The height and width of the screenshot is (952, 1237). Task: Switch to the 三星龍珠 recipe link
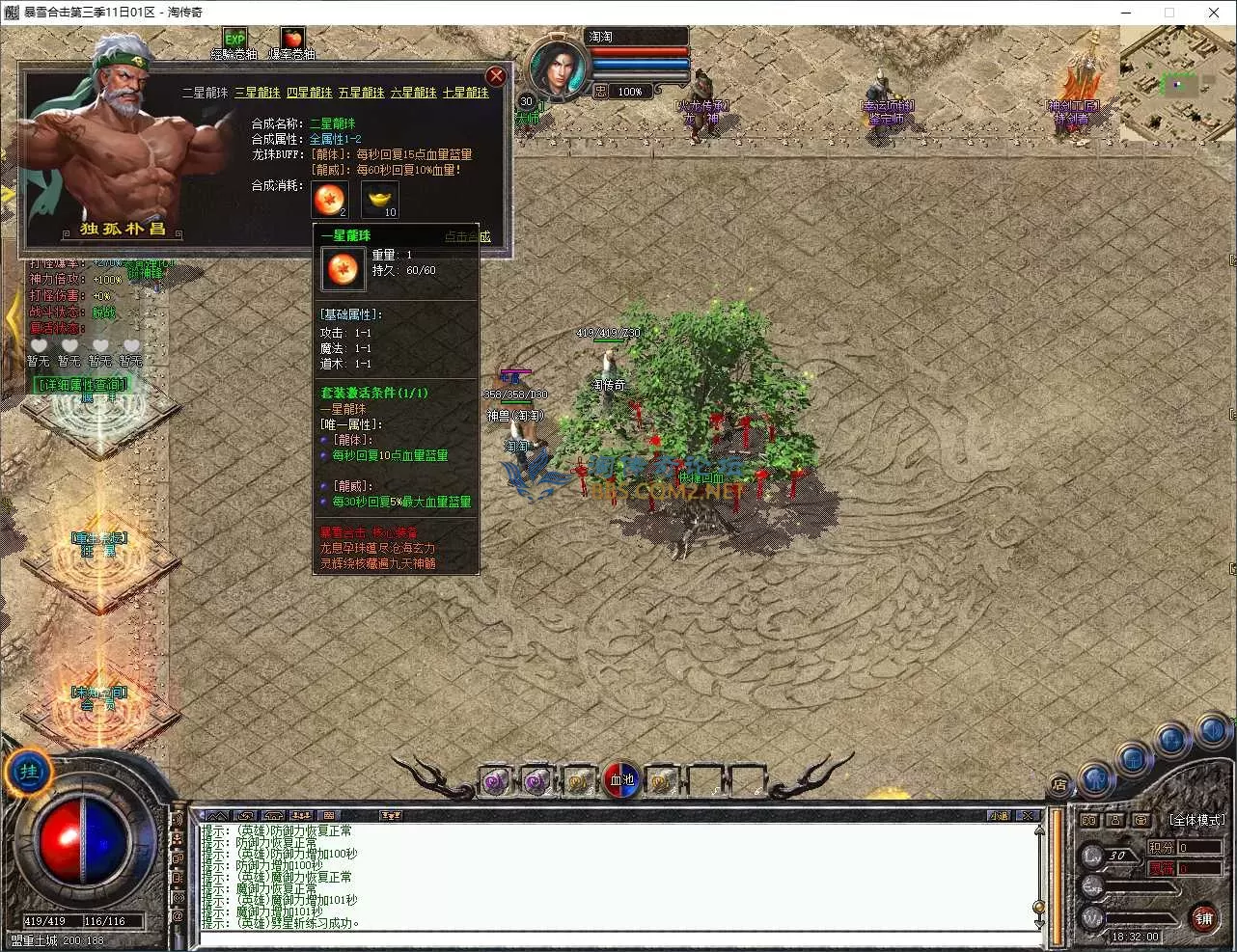coord(257,93)
